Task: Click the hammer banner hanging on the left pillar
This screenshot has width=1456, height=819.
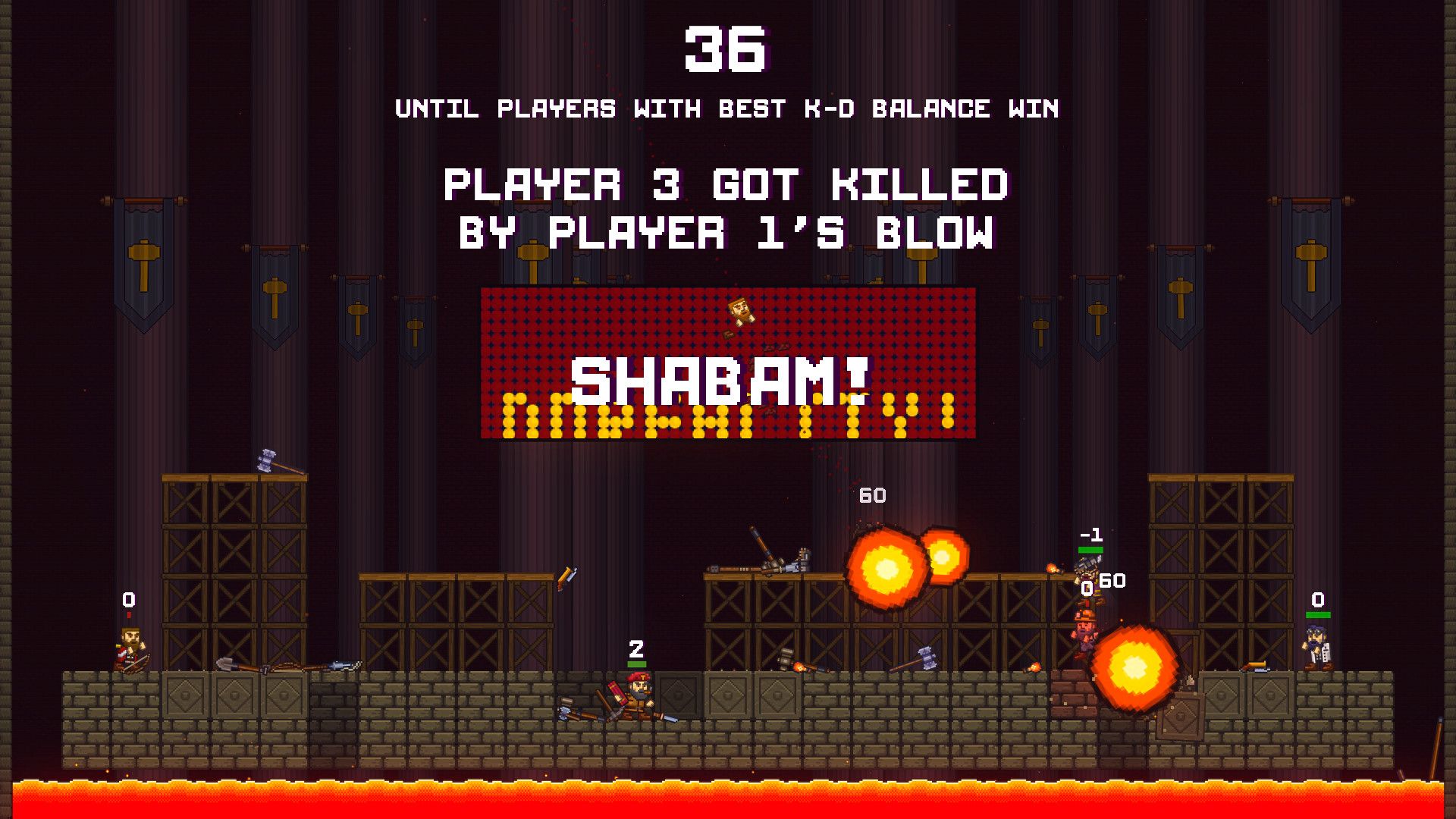Action: [x=143, y=250]
